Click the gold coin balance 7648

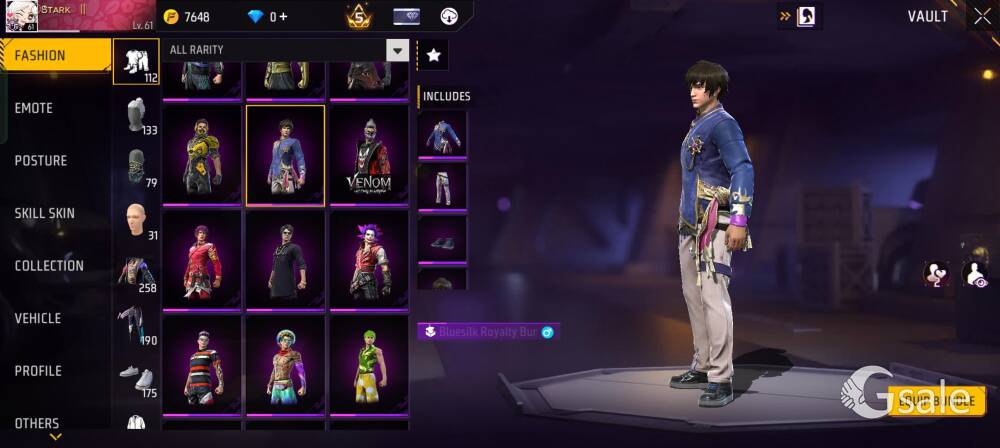(x=187, y=17)
